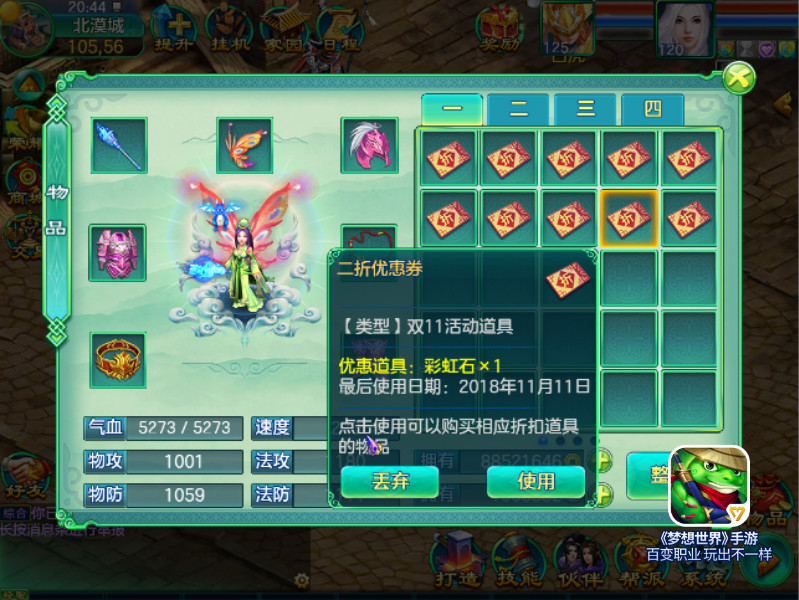Select the pink helmet equipment slot

coord(369,146)
